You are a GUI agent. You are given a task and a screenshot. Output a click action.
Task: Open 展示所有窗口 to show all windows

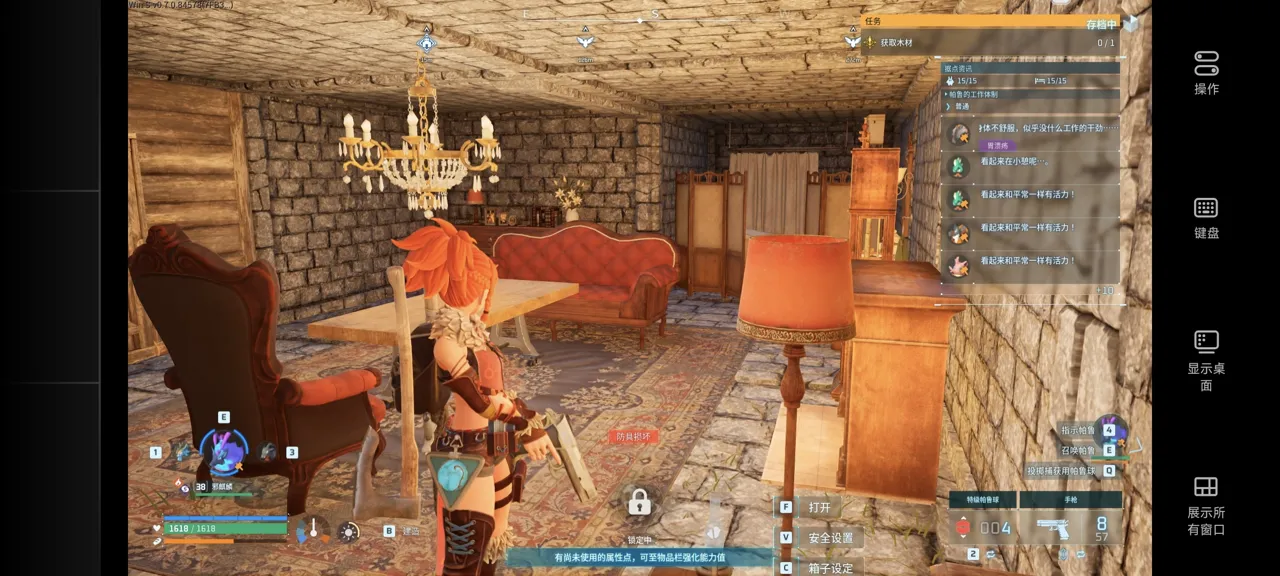(1206, 505)
